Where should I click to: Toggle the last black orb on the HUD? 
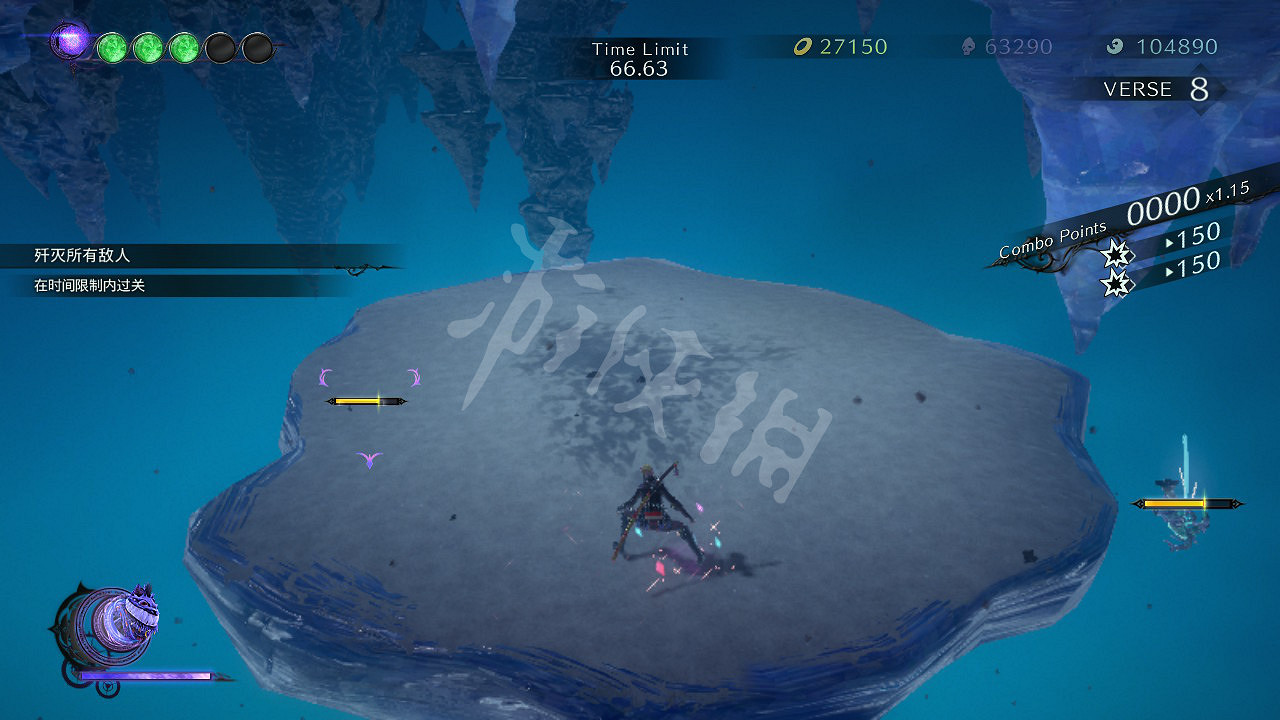pos(258,47)
